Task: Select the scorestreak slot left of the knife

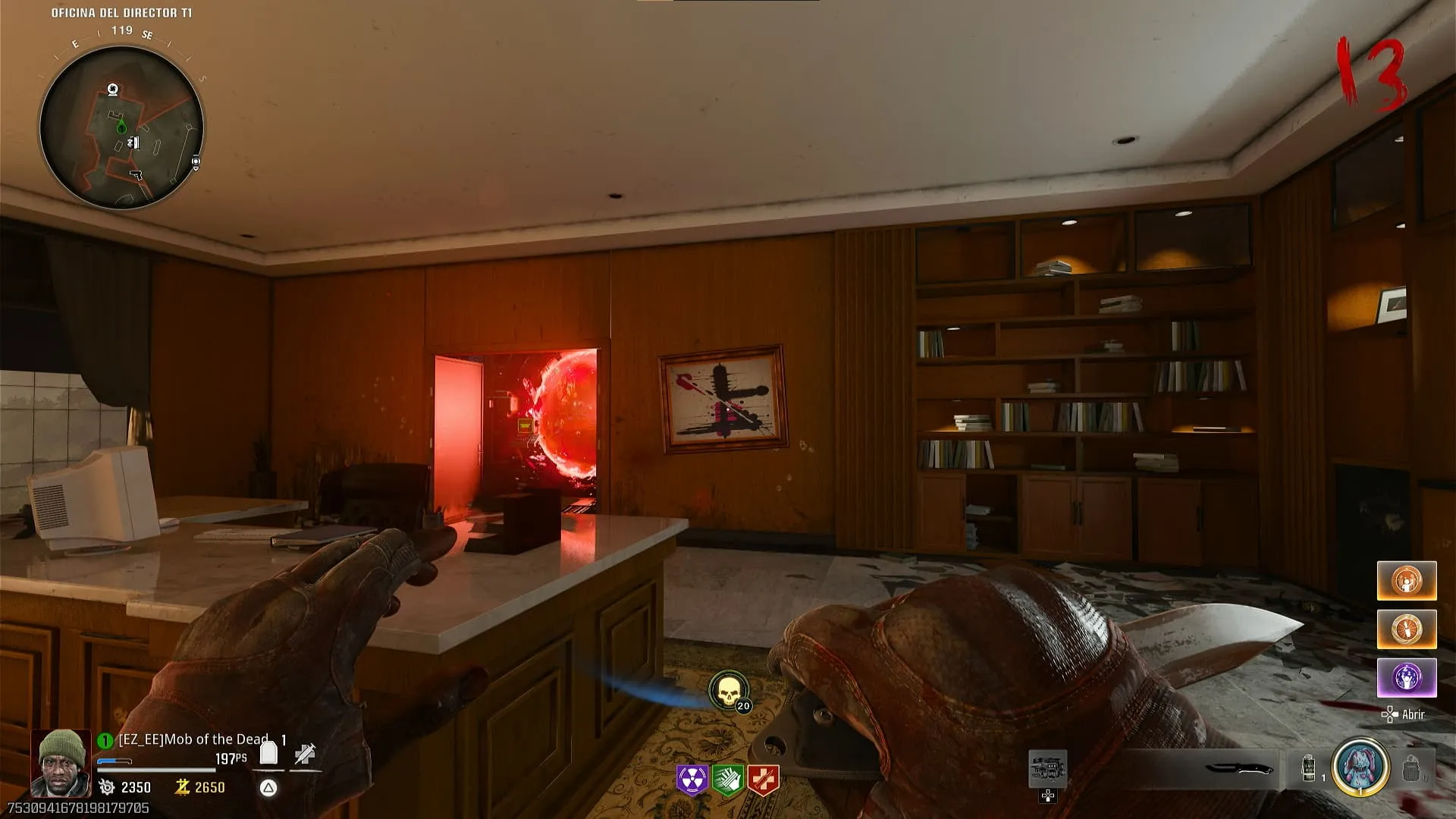Action: pos(1047,769)
